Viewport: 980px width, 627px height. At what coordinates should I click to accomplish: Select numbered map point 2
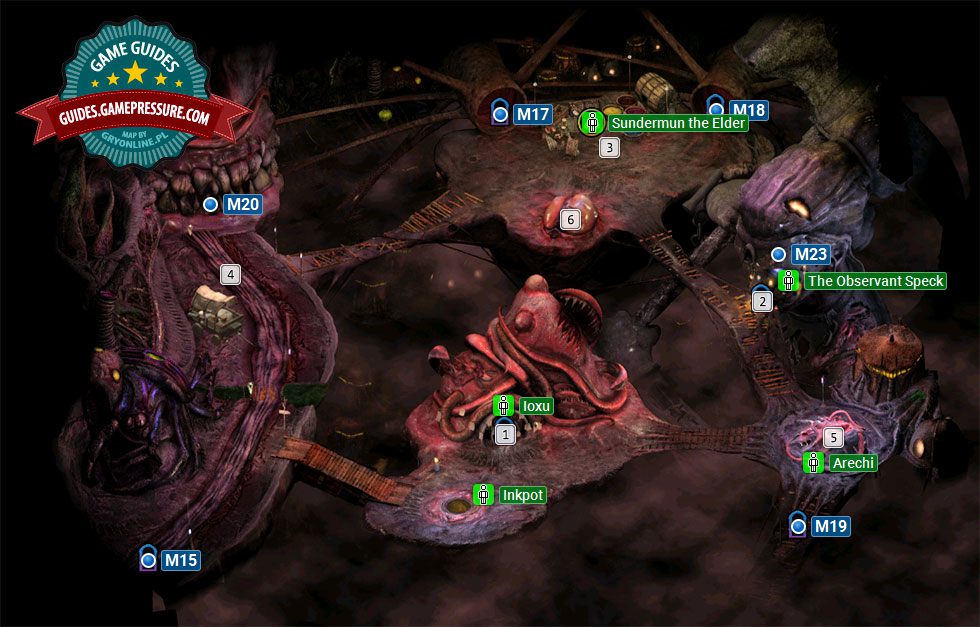coord(762,301)
